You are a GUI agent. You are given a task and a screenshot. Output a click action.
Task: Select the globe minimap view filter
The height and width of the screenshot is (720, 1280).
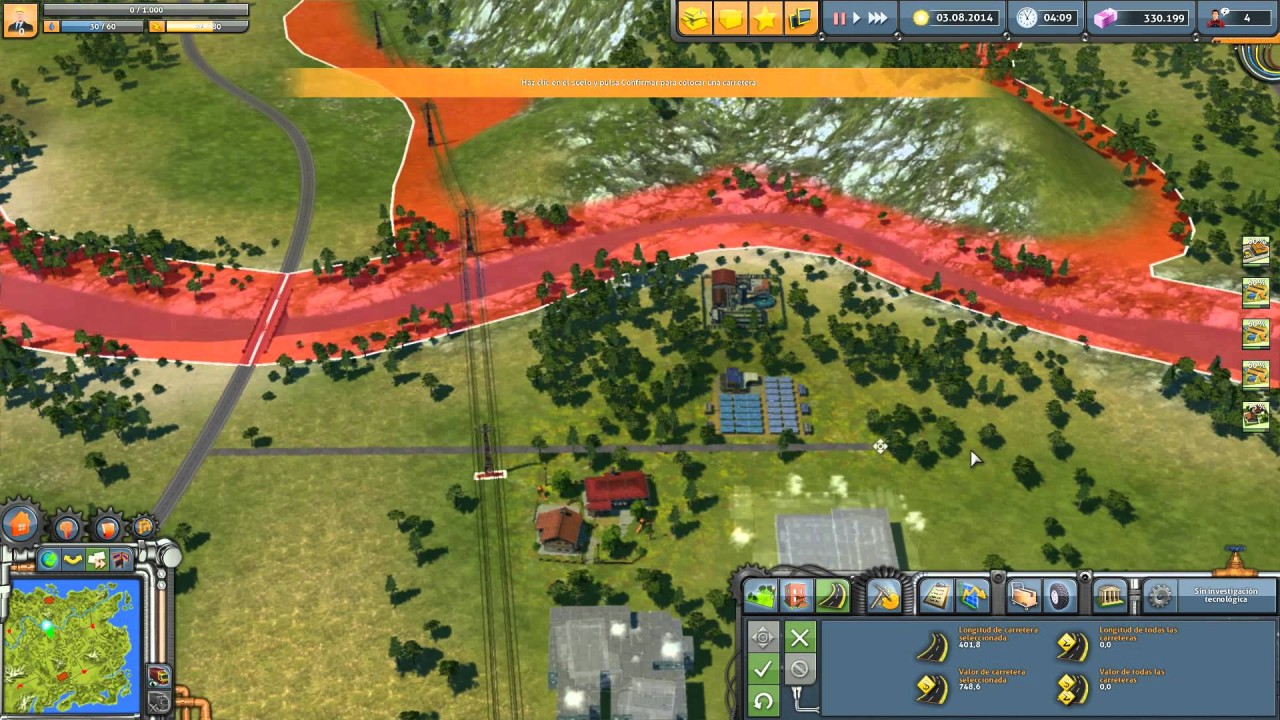(x=49, y=559)
